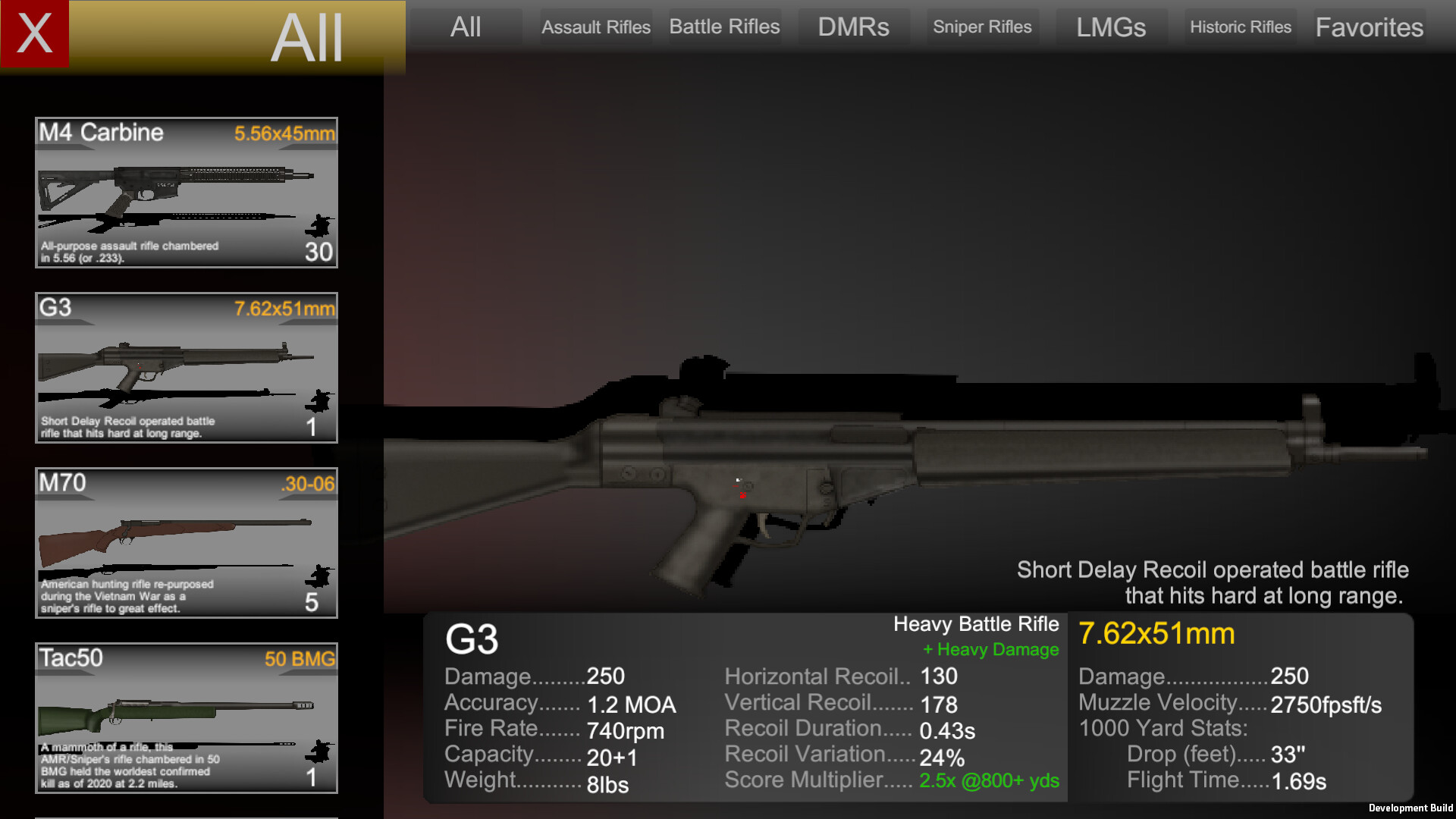Open the DMRs category
The width and height of the screenshot is (1456, 819).
point(854,27)
